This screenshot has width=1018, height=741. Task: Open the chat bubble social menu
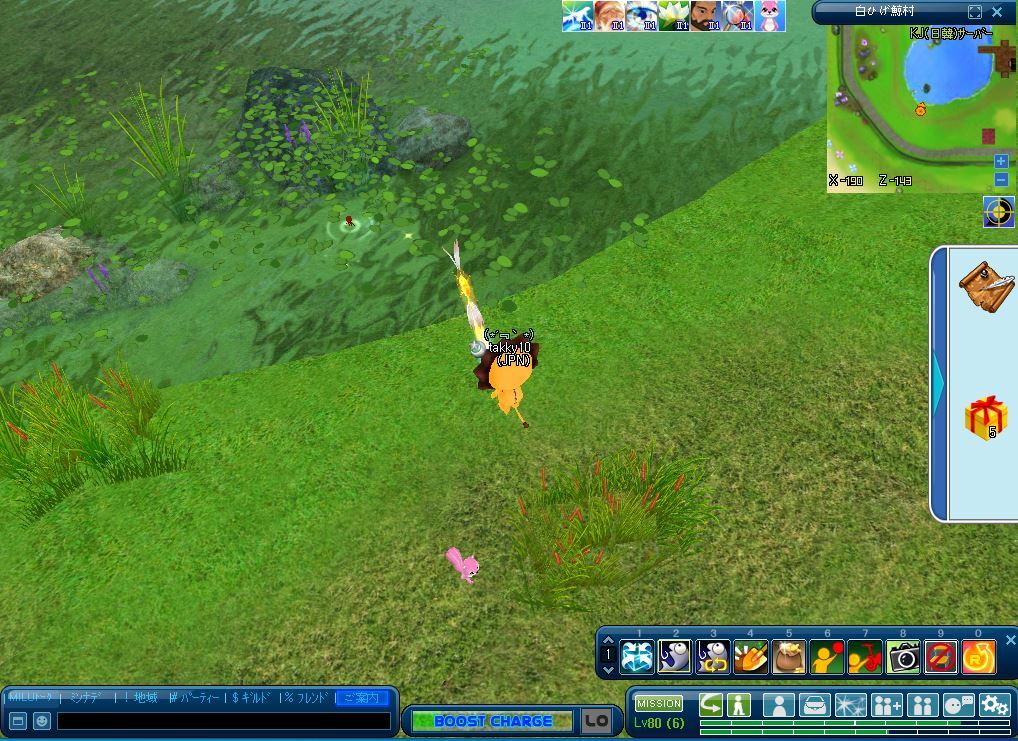[x=958, y=705]
